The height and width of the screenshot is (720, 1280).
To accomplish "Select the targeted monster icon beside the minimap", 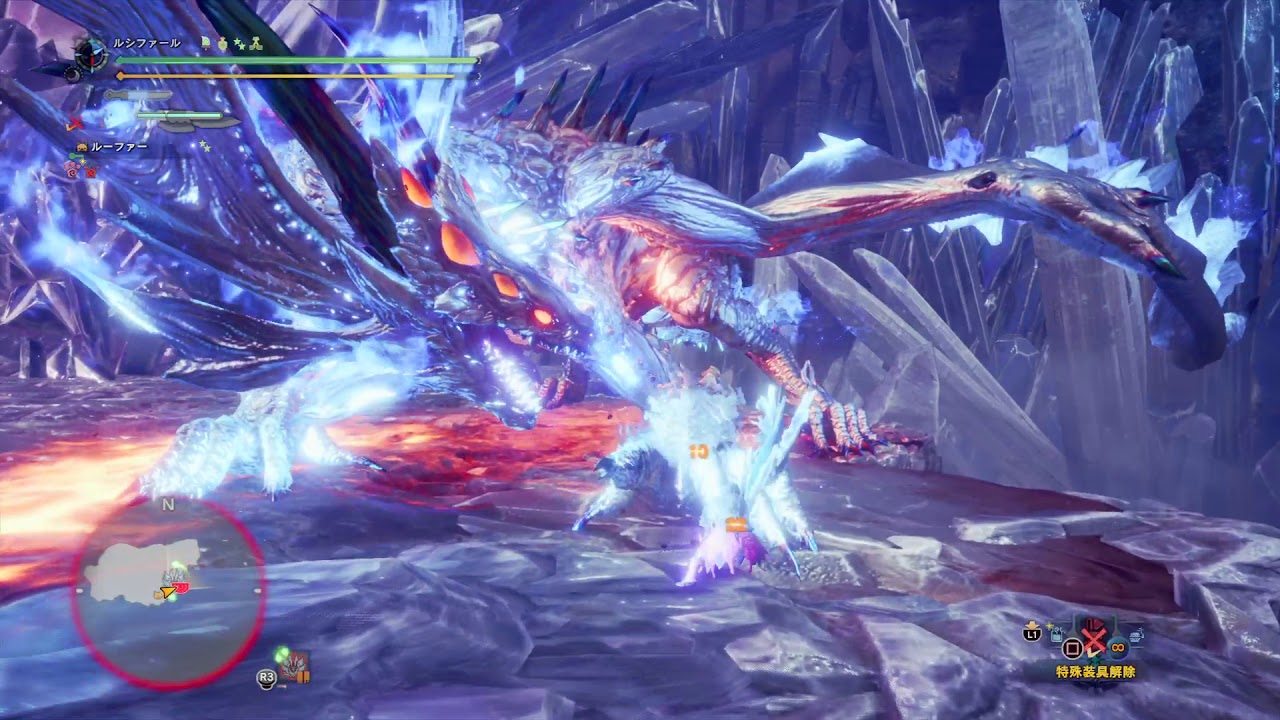I will coord(293,666).
